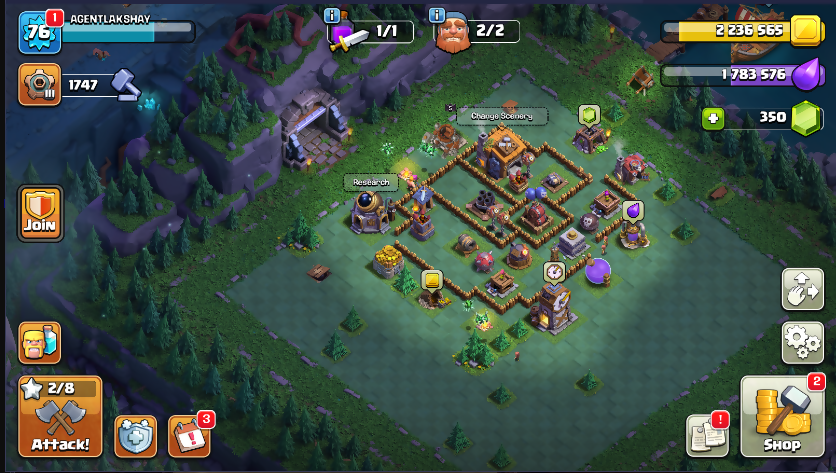Viewport: 836px width, 473px height.
Task: Open the Shop menu
Action: (x=782, y=417)
